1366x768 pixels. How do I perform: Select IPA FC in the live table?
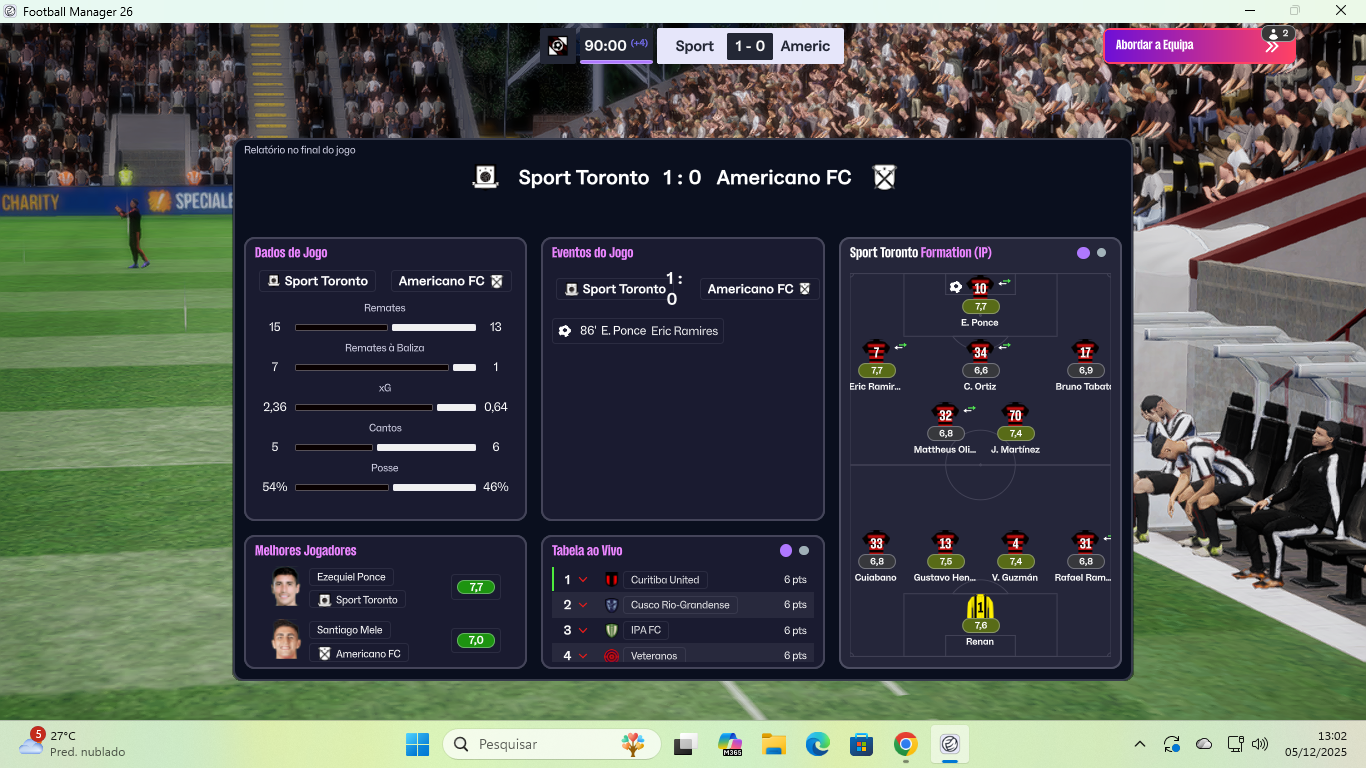(x=645, y=630)
